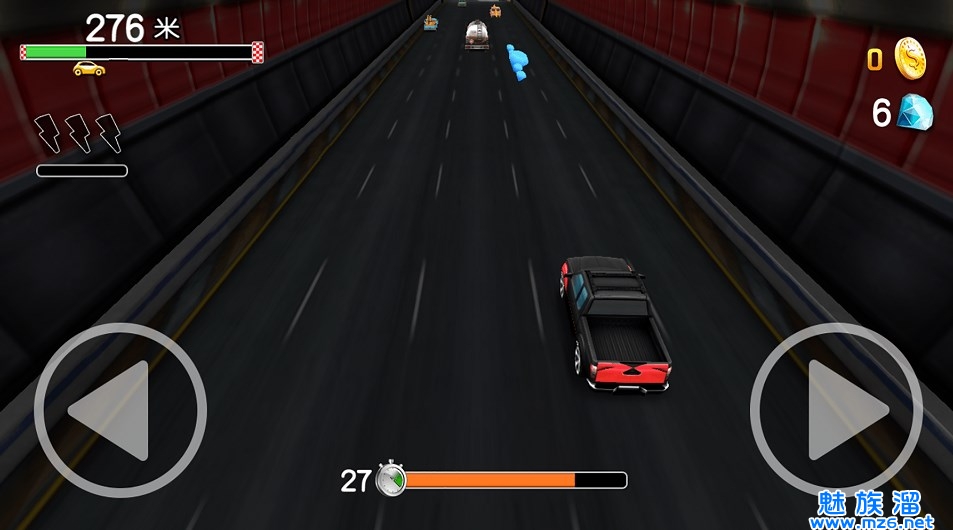The image size is (953, 530).
Task: Steer right with the right arrow button
Action: 836,410
